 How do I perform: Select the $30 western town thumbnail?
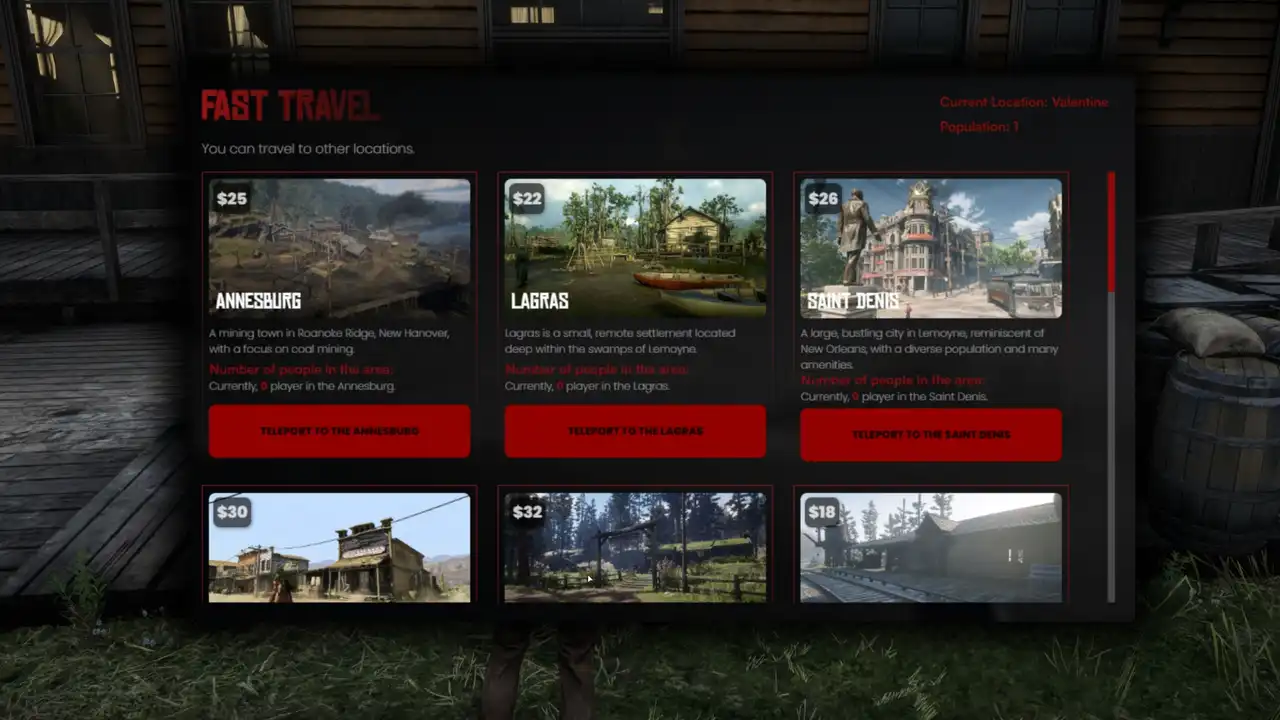(x=339, y=547)
